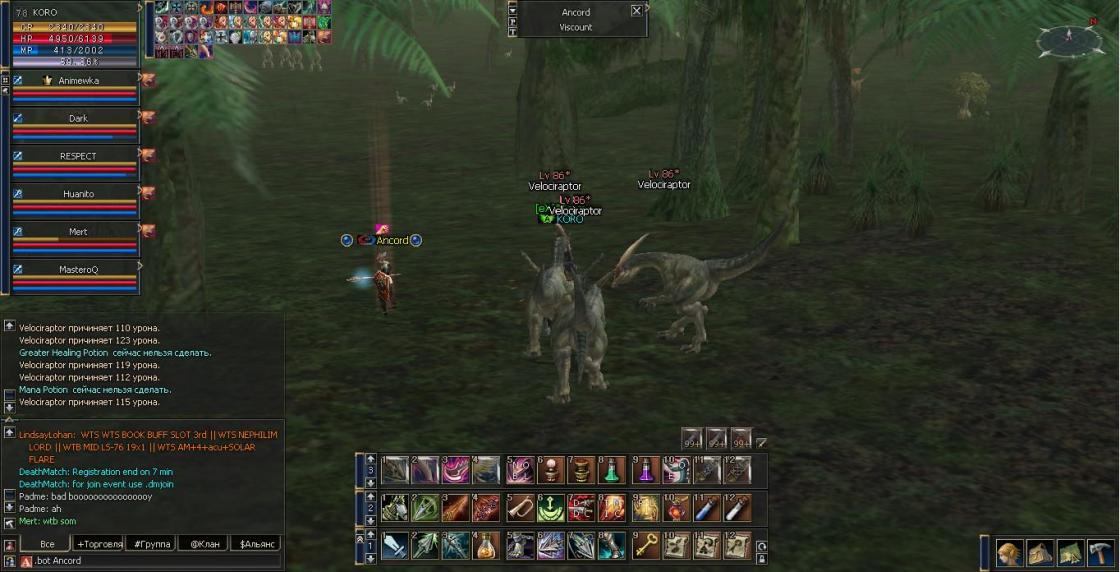Image resolution: width=1120 pixels, height=572 pixels.
Task: Select party member Animewka
Action: click(x=77, y=81)
